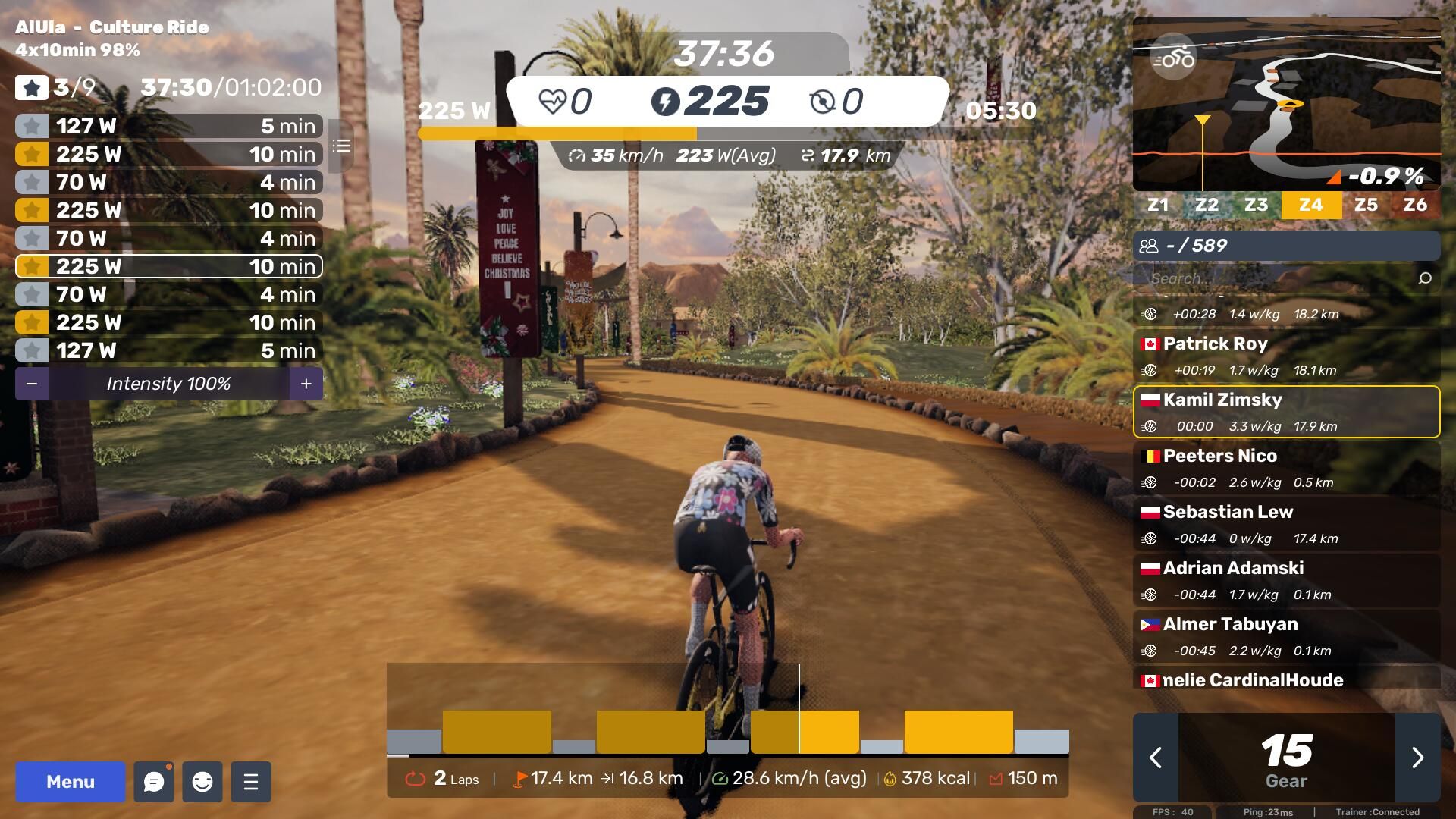Screen dimensions: 1456x819
Task: Pick Adrian Adamski from the rider list
Action: click(x=1286, y=580)
